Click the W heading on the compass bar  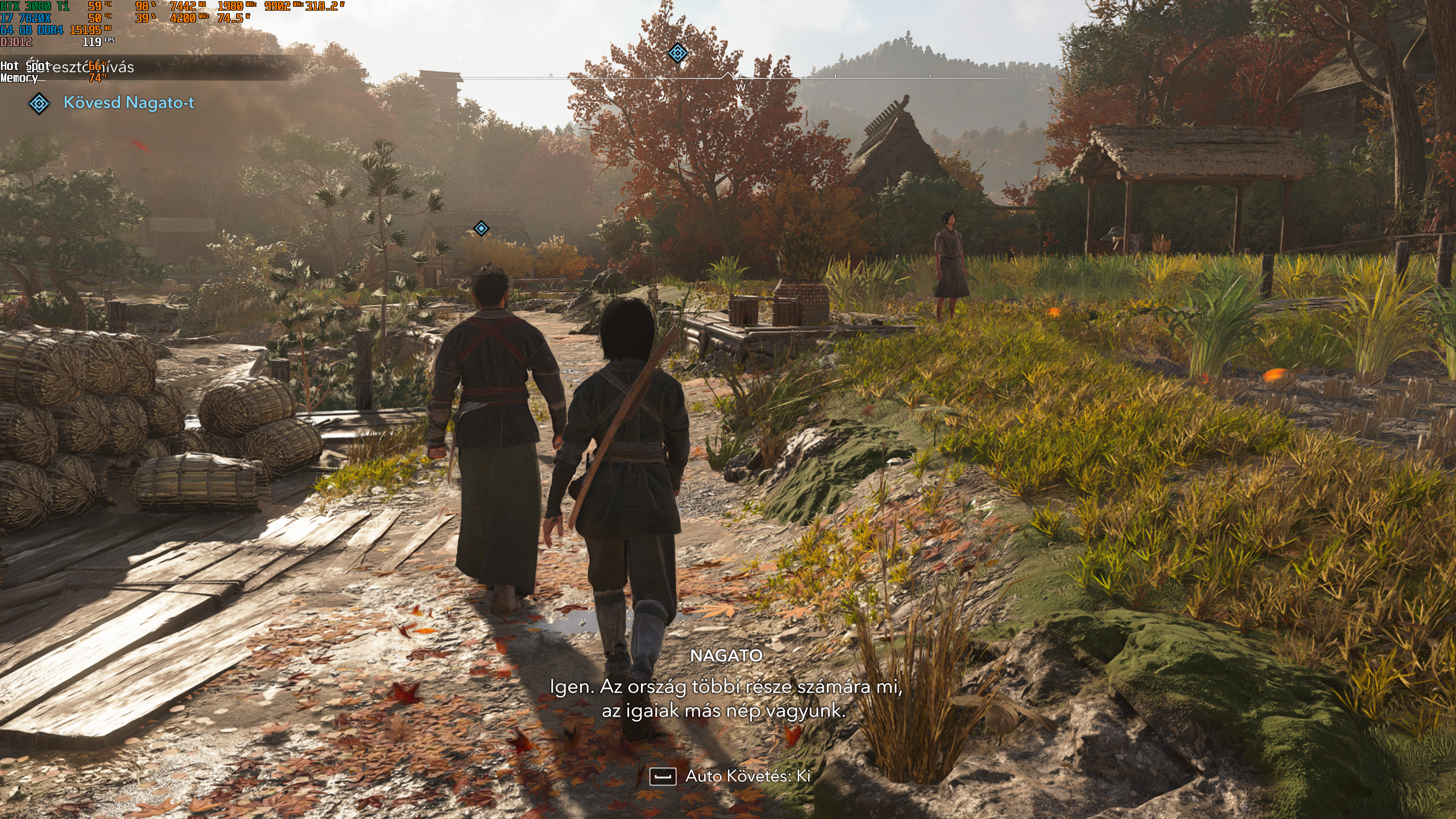[740, 88]
